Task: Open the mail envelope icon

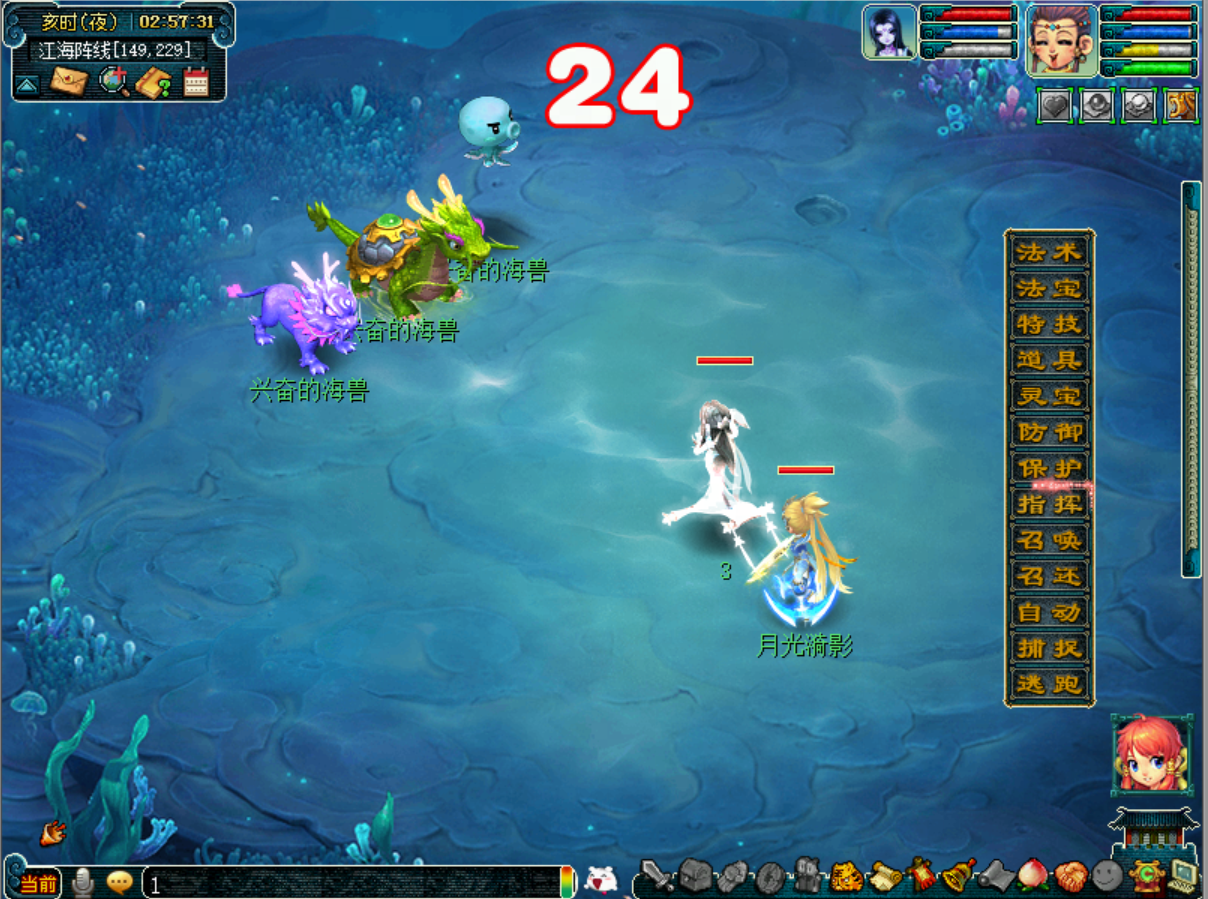Action: (x=68, y=81)
